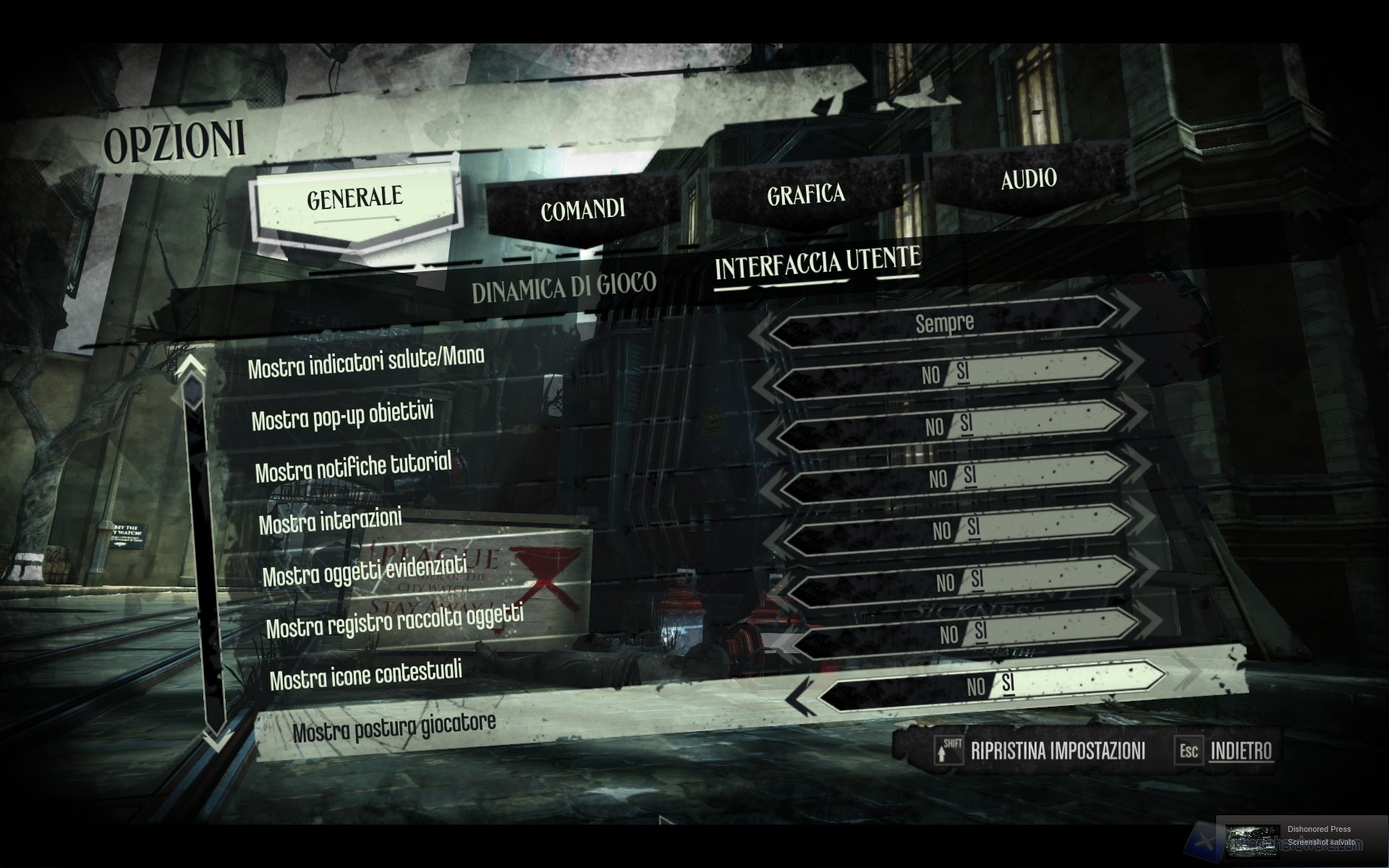Choose the Generale tab
This screenshot has height=868, width=1389.
click(354, 197)
